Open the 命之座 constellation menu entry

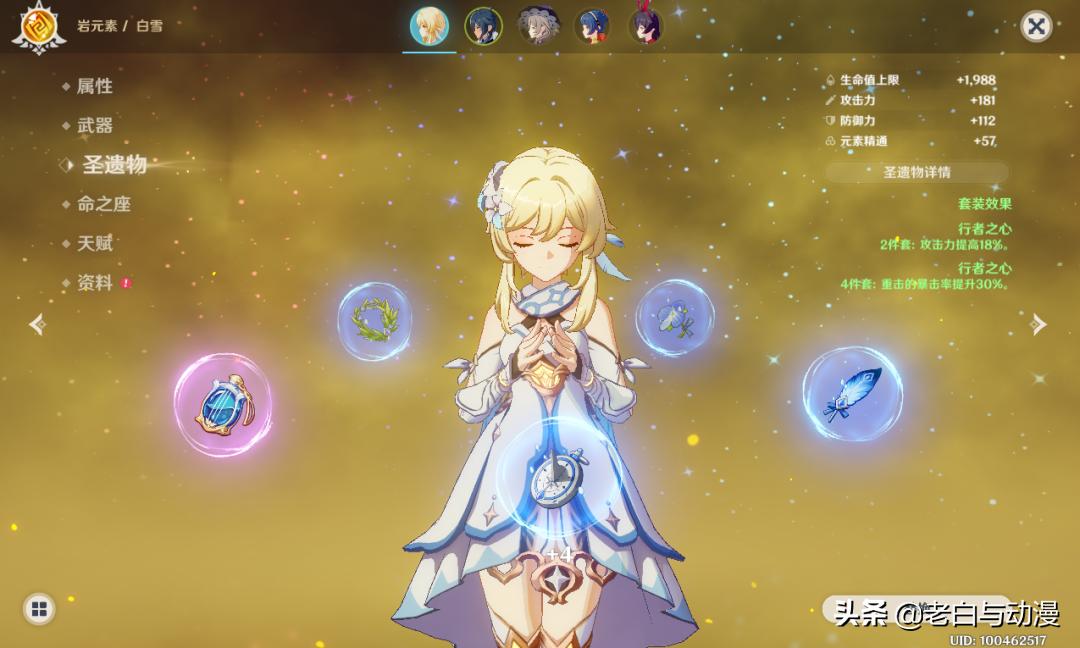tap(103, 204)
